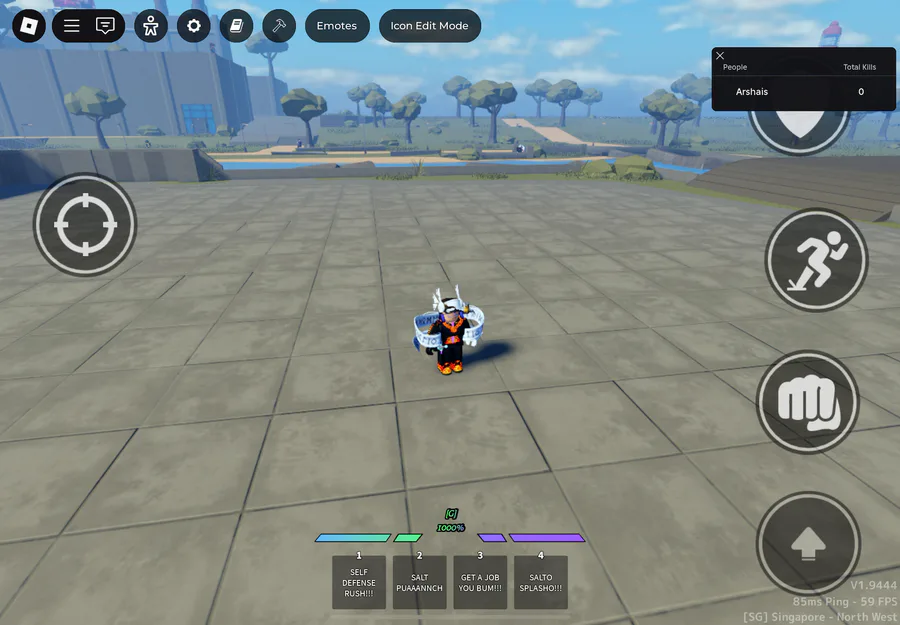
Task: Click the hammer tool icon
Action: [279, 26]
